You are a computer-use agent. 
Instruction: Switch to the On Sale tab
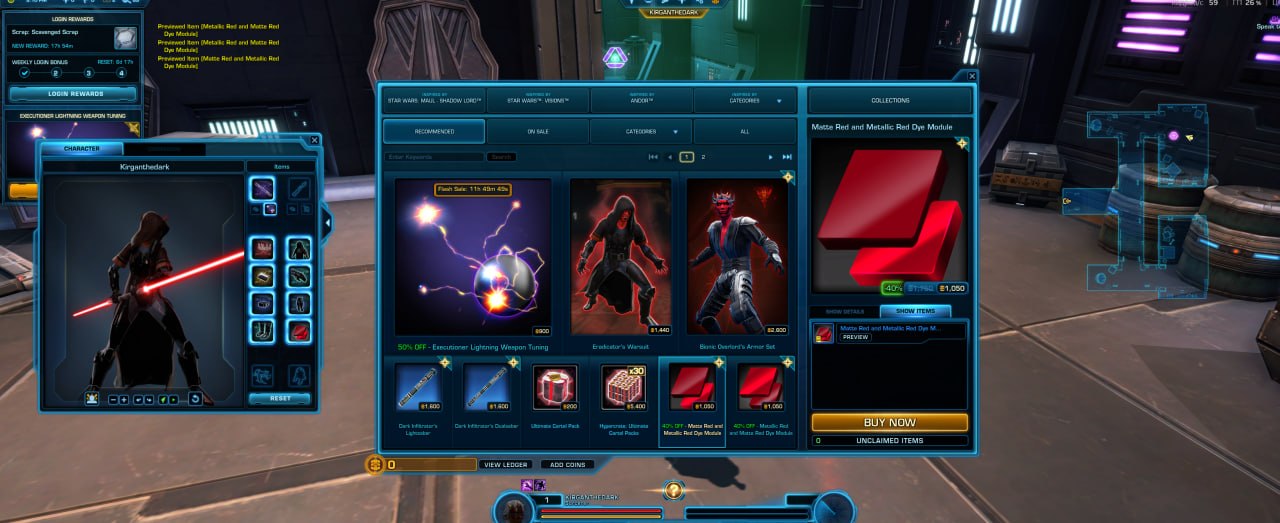pyautogui.click(x=537, y=131)
